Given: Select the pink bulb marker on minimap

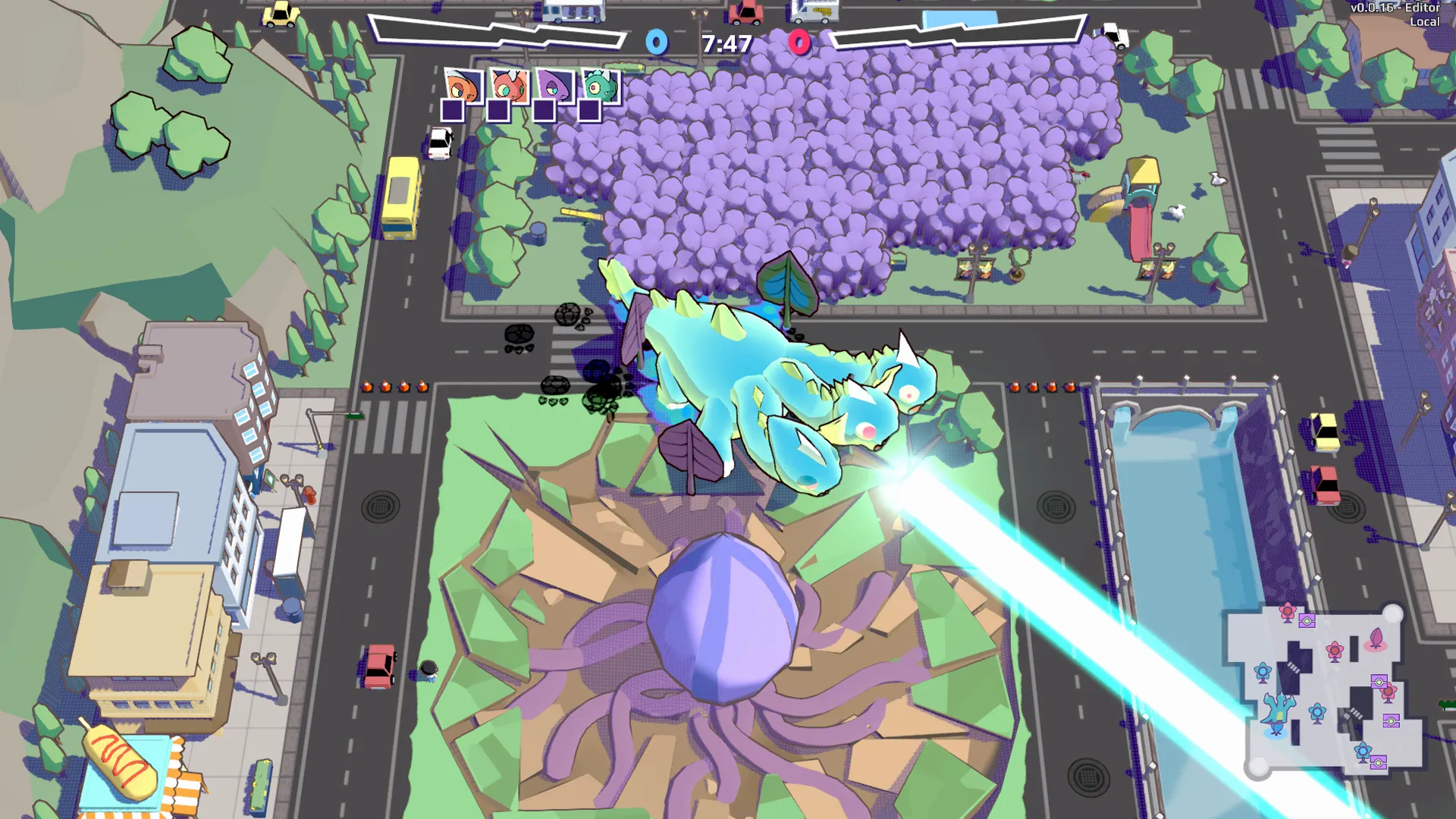Looking at the screenshot, I should [x=1376, y=639].
